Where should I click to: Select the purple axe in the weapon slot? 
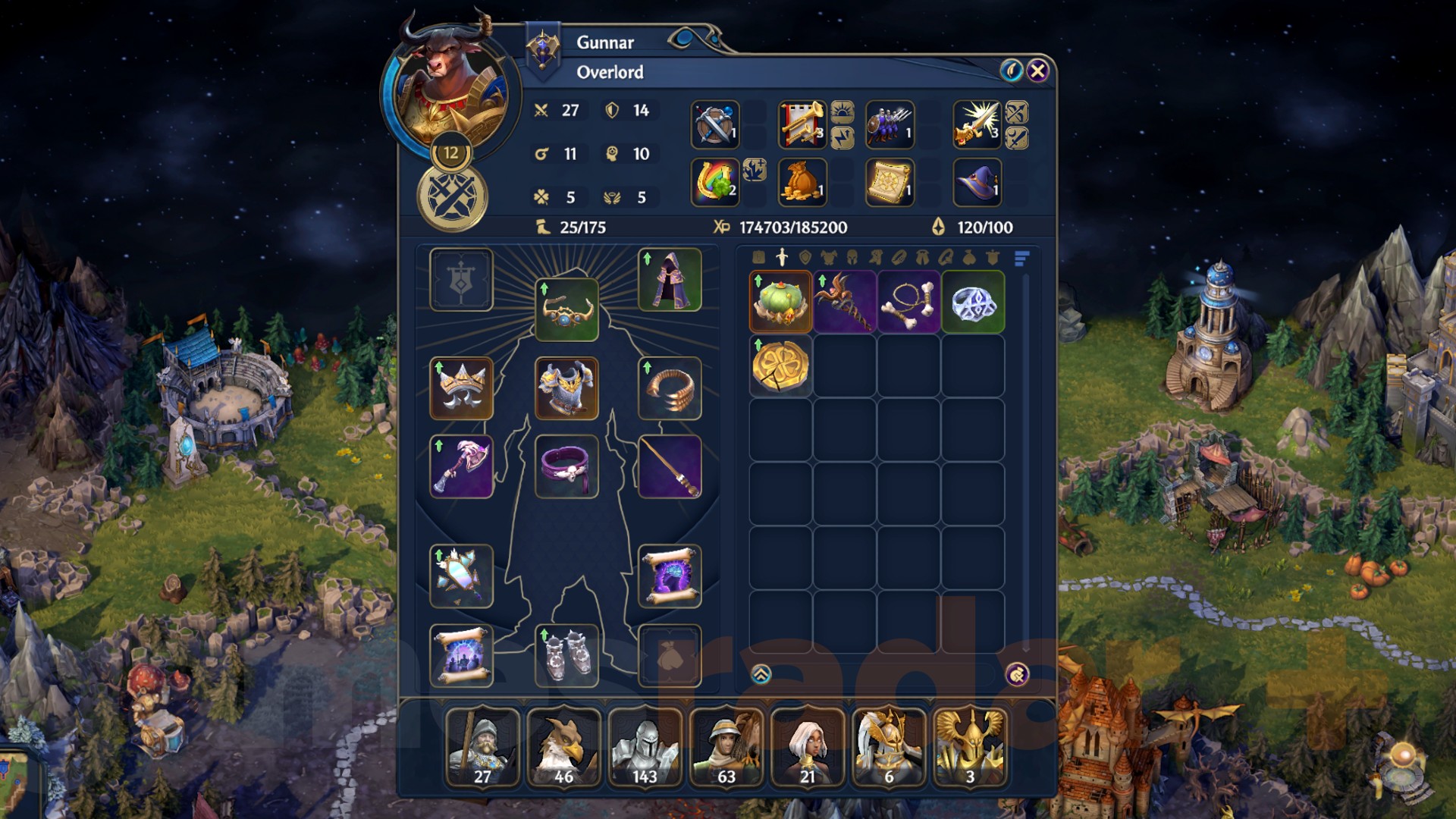click(460, 466)
